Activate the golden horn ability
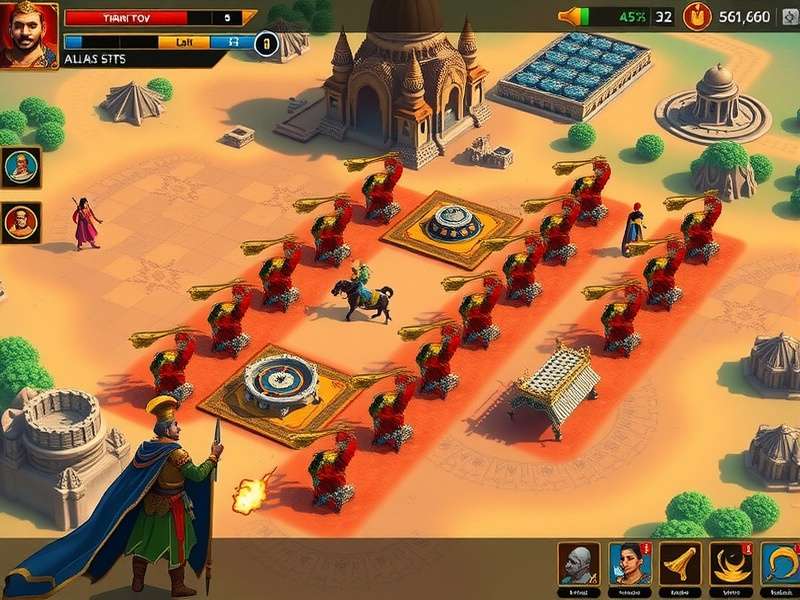 point(681,563)
